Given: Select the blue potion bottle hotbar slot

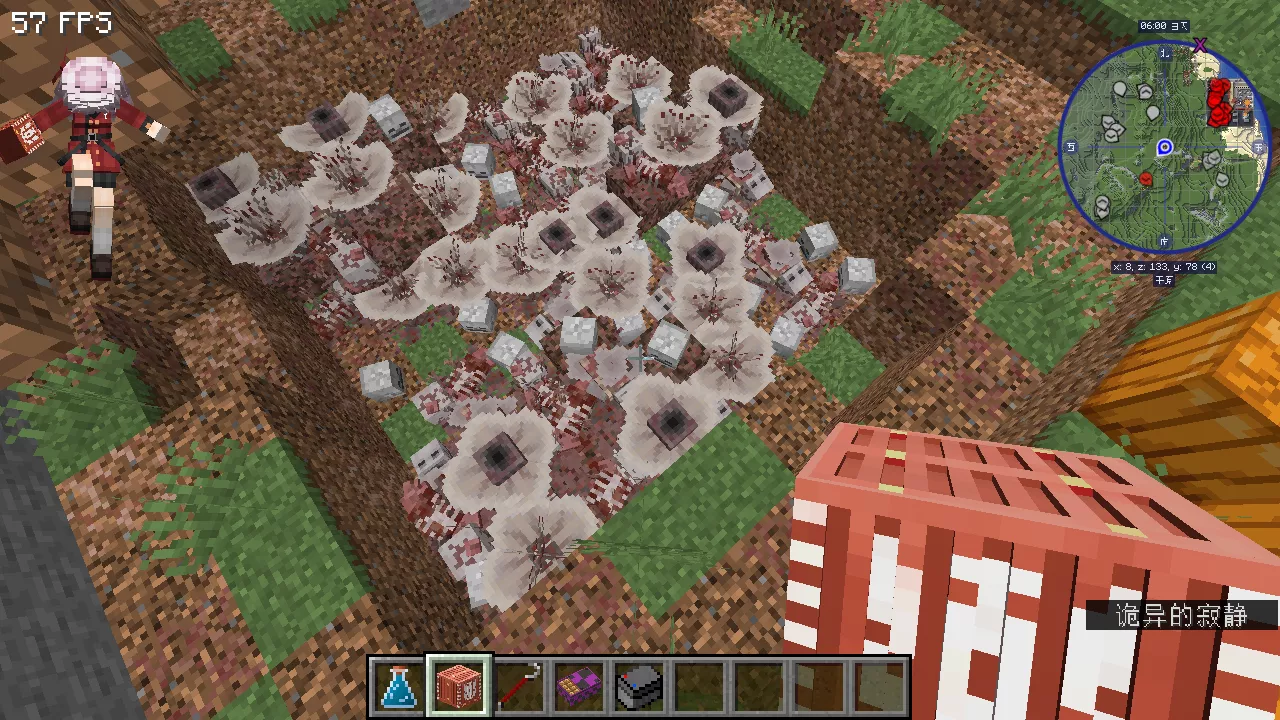Looking at the screenshot, I should coord(399,687).
